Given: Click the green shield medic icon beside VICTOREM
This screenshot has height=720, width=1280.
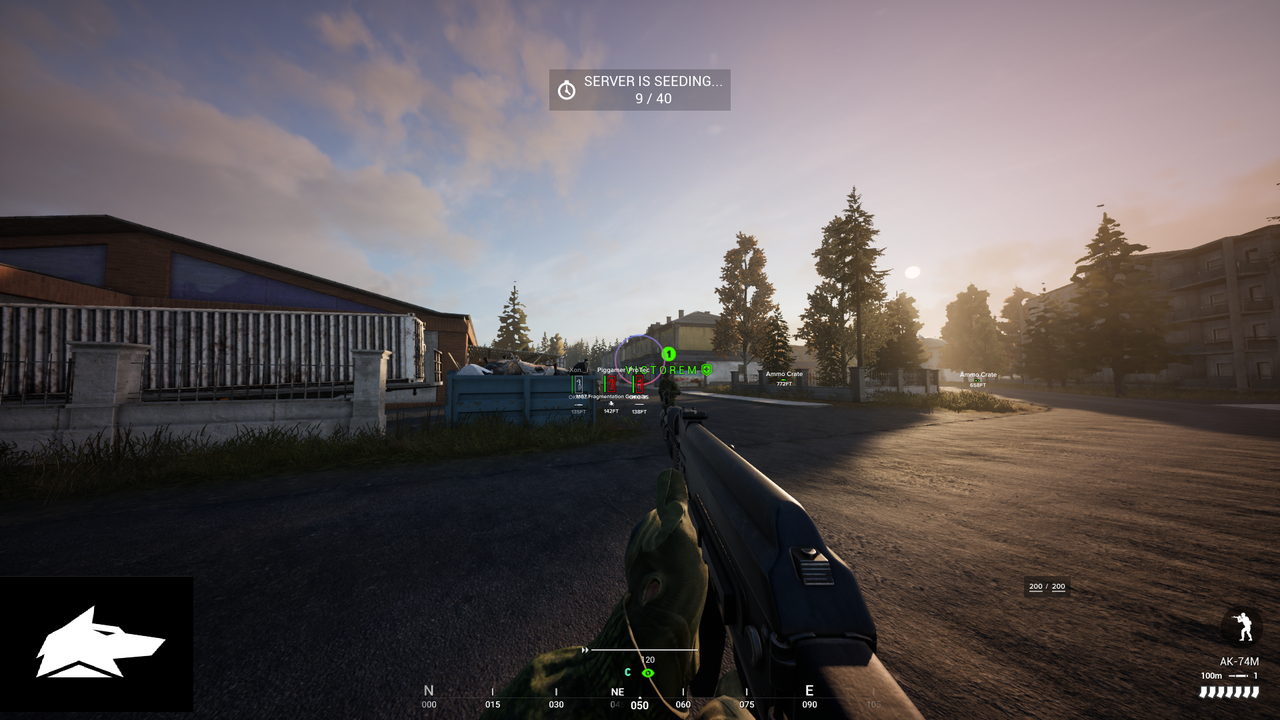Looking at the screenshot, I should click(707, 369).
